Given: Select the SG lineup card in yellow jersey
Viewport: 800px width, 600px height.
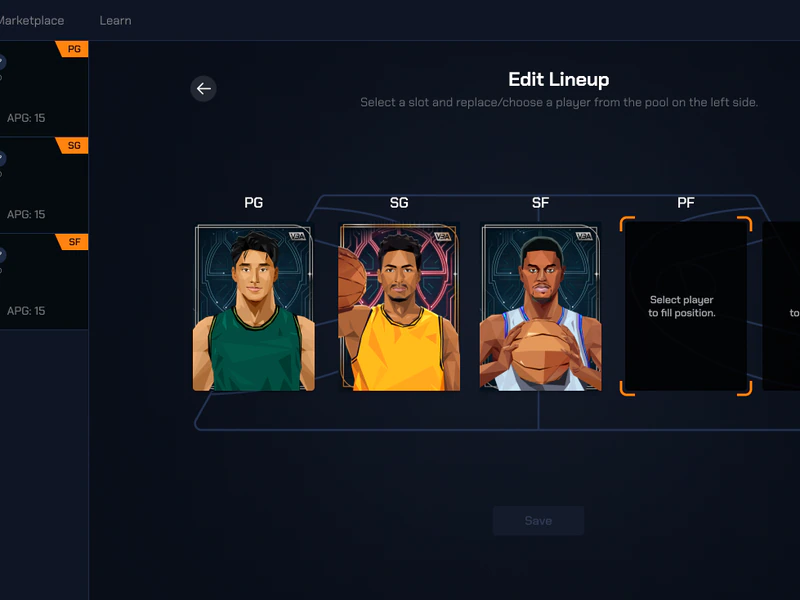Looking at the screenshot, I should click(399, 307).
